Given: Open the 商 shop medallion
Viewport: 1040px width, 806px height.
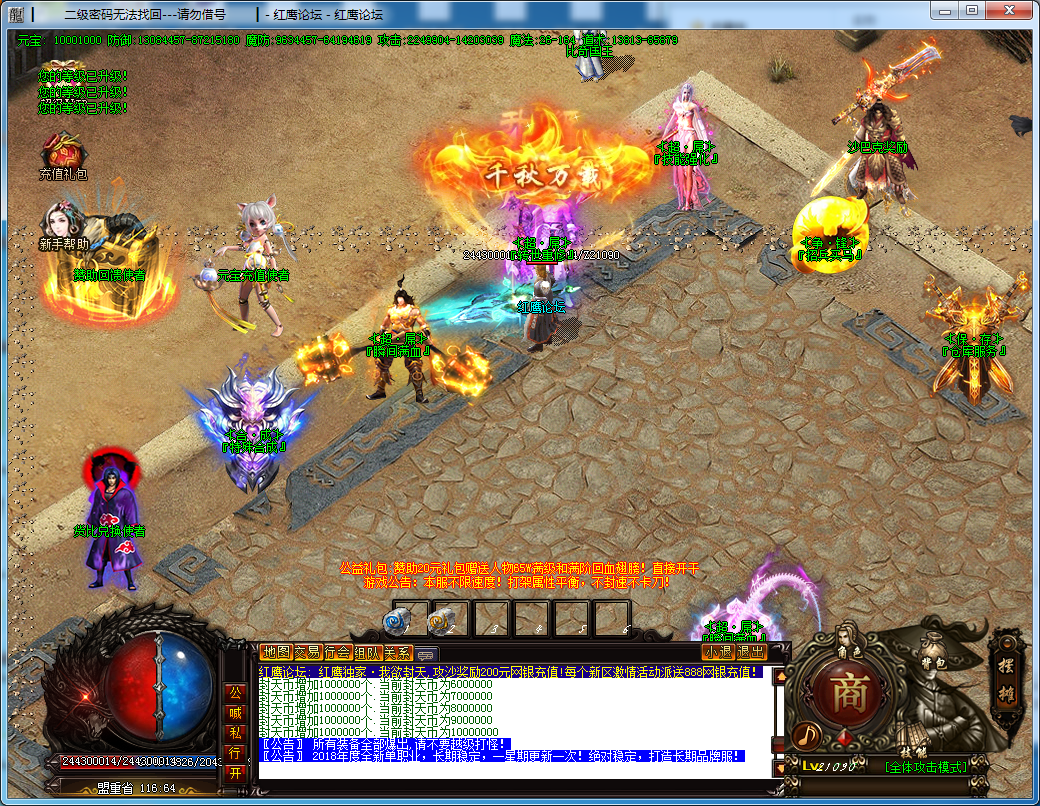Looking at the screenshot, I should coord(846,693).
